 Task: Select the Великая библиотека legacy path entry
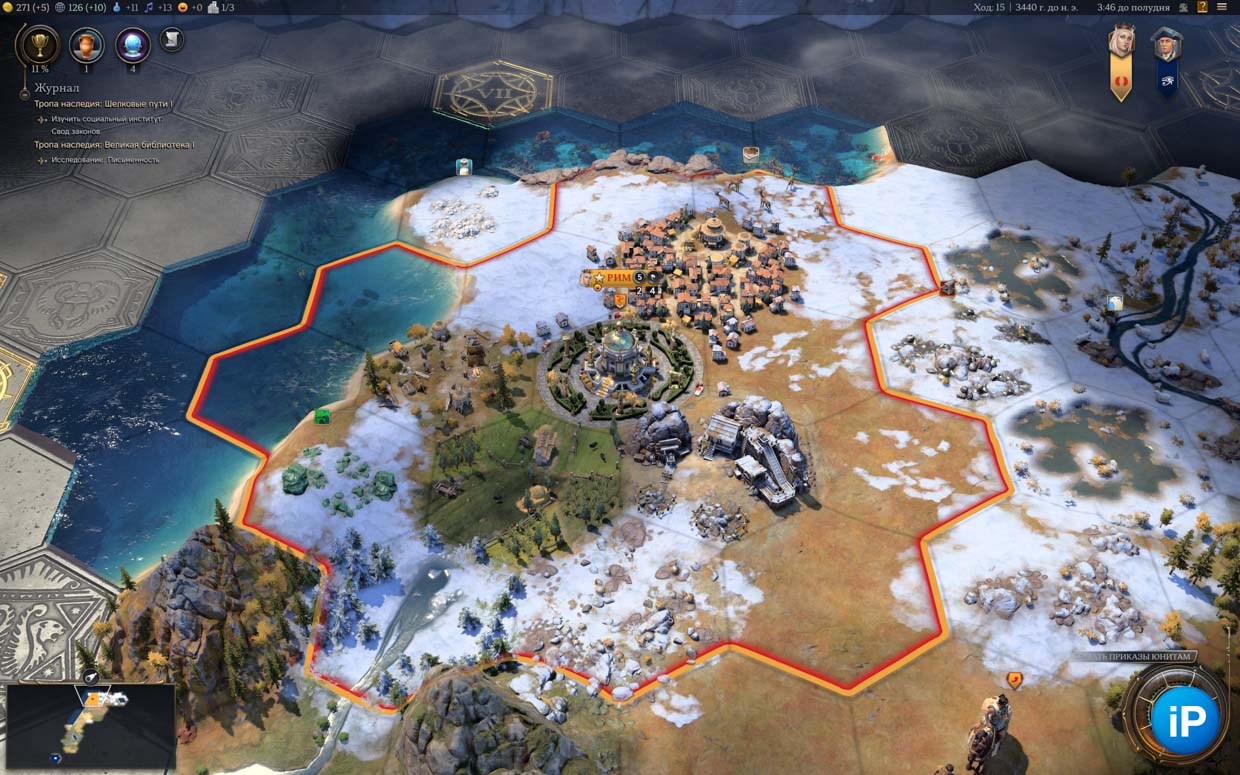(114, 145)
